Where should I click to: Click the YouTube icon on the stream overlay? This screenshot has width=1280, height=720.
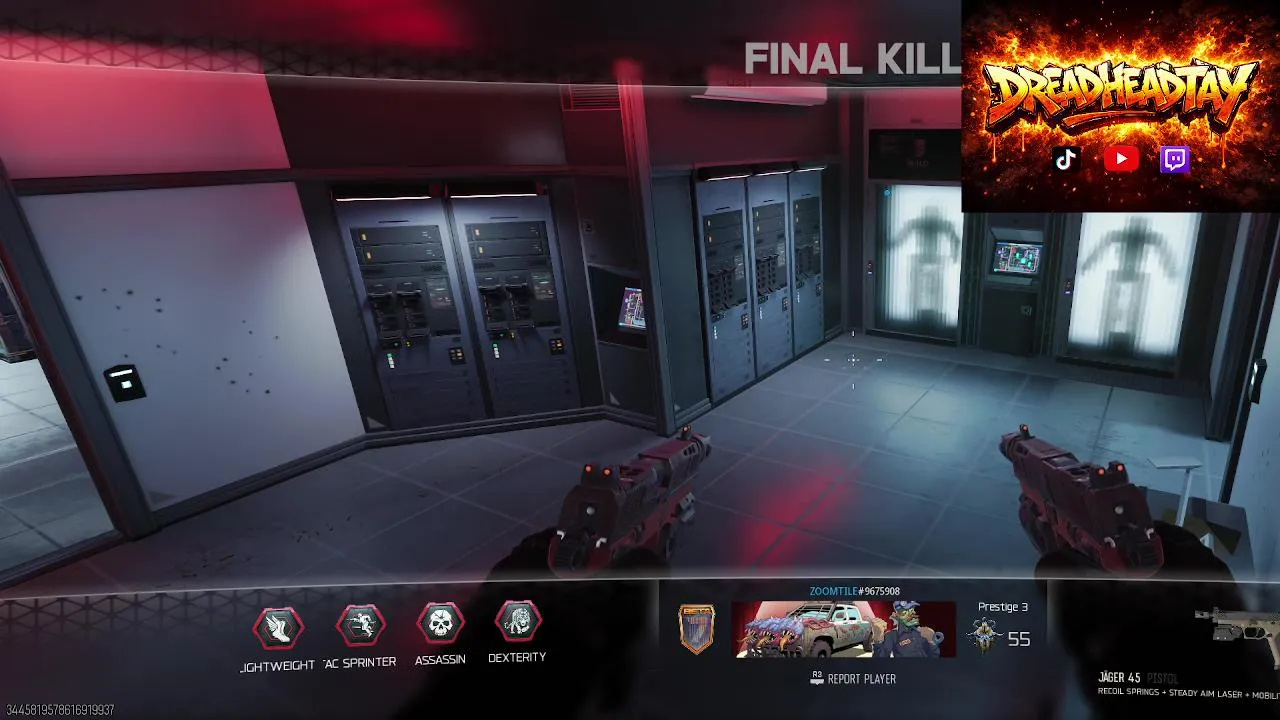[x=1121, y=159]
